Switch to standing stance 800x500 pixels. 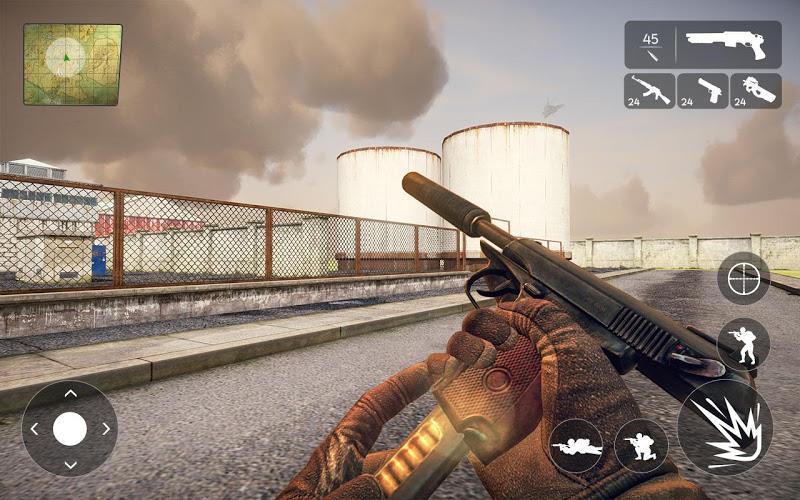743,344
